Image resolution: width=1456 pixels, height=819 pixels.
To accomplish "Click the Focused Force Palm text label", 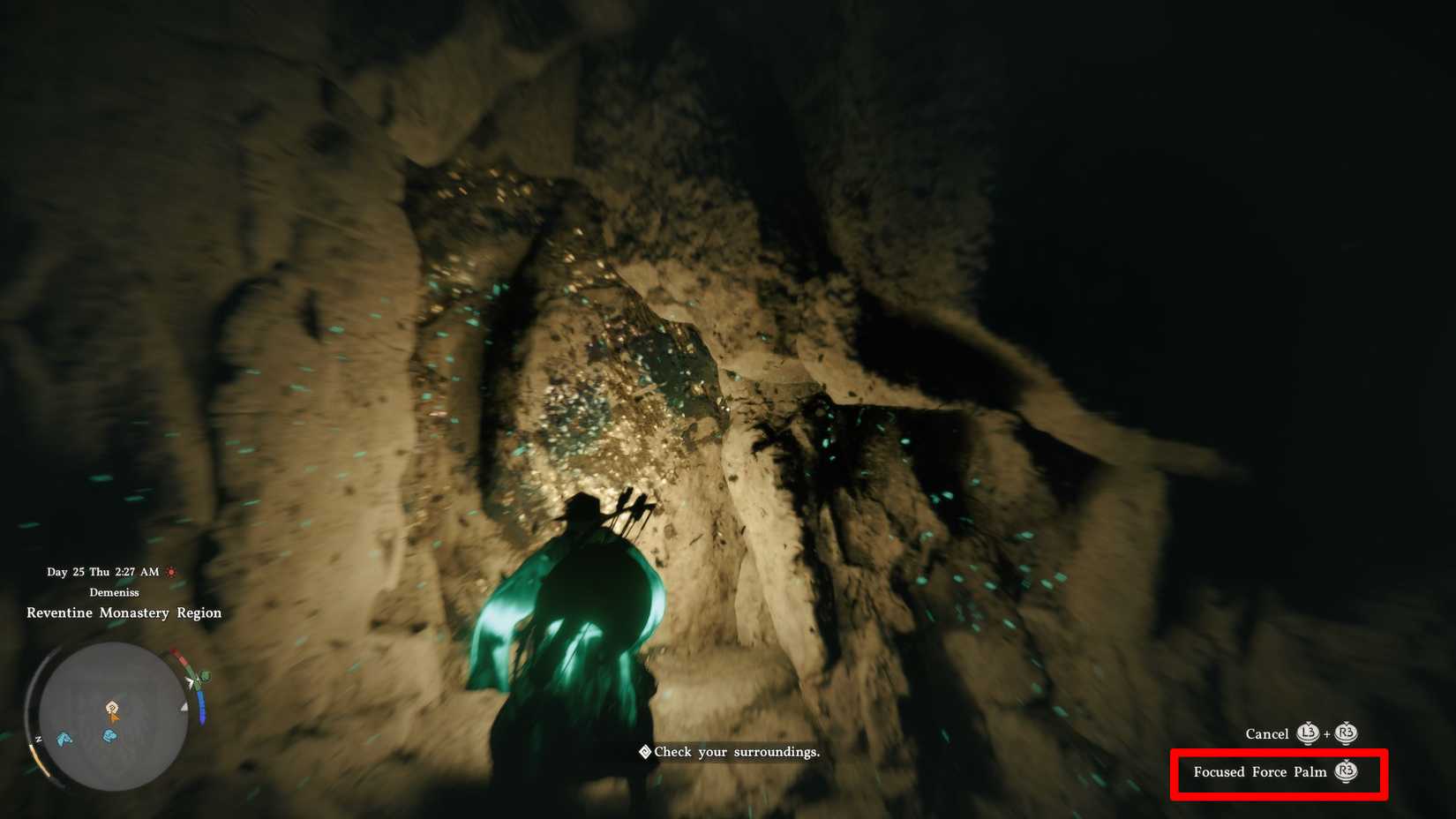I will pos(1259,771).
